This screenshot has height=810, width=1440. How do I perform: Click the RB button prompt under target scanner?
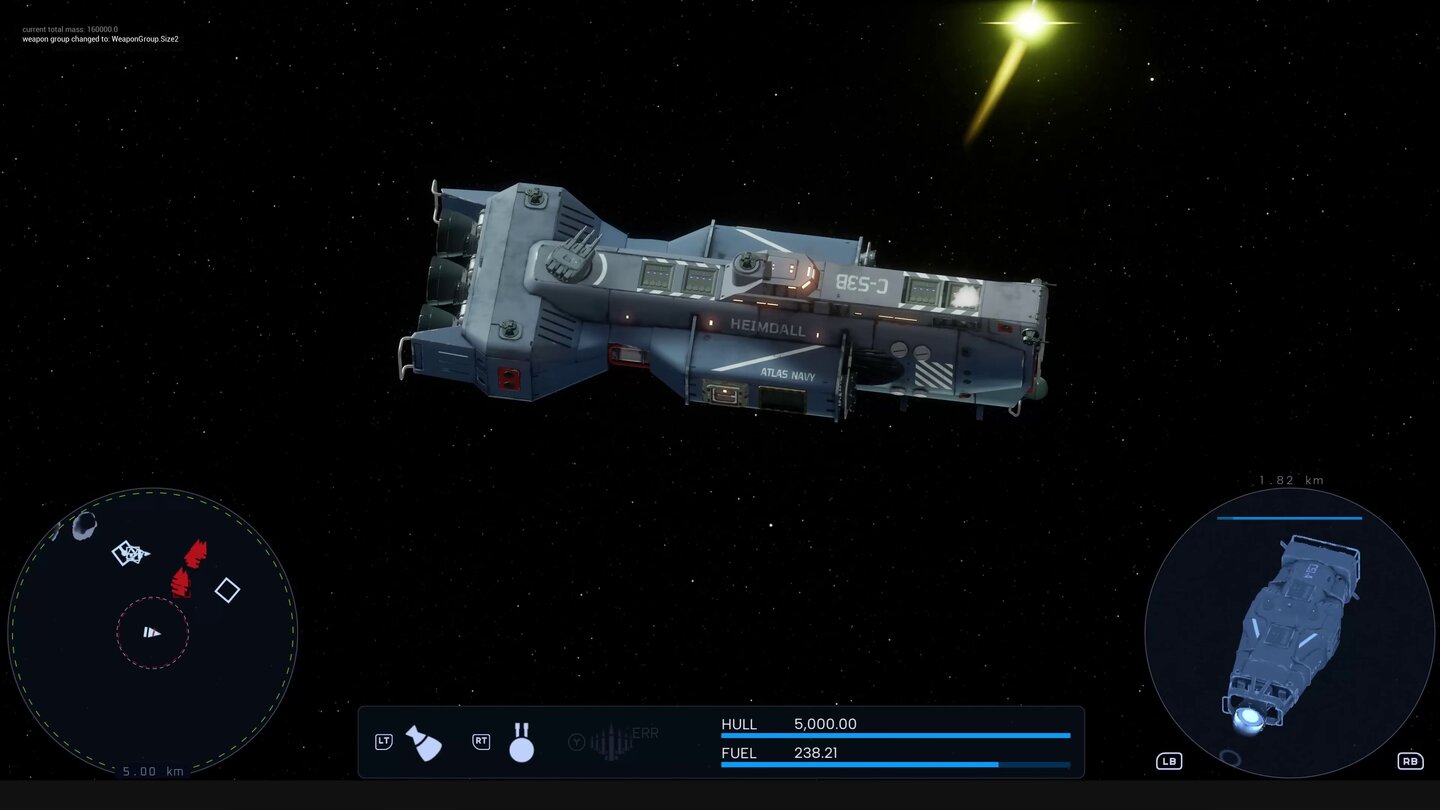1411,761
